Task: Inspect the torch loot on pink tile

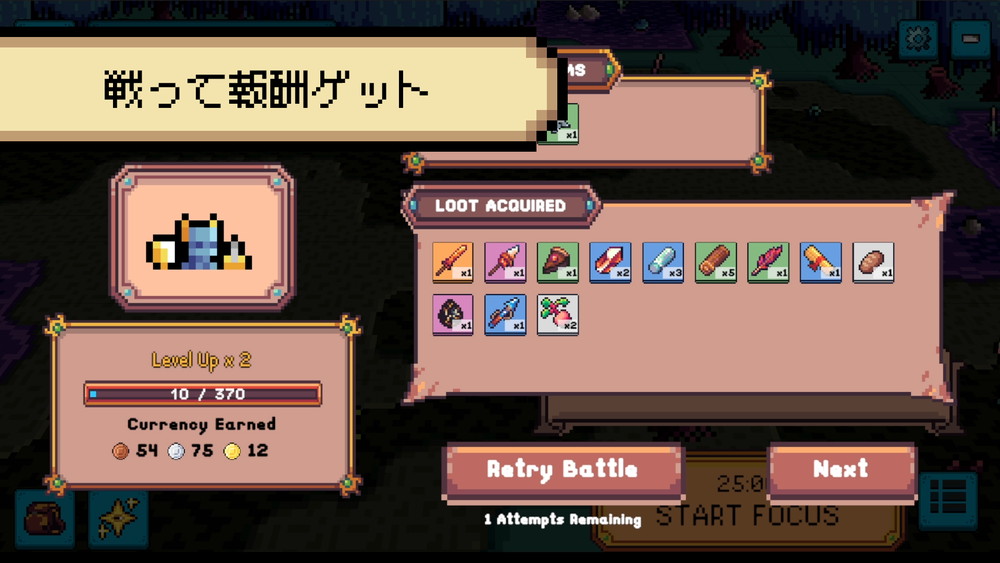Action: tap(505, 262)
